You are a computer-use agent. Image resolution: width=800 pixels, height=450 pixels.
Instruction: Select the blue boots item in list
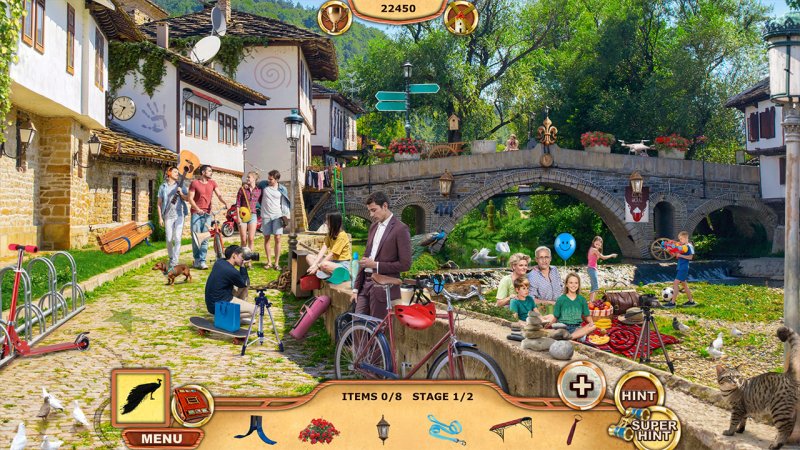point(255,429)
